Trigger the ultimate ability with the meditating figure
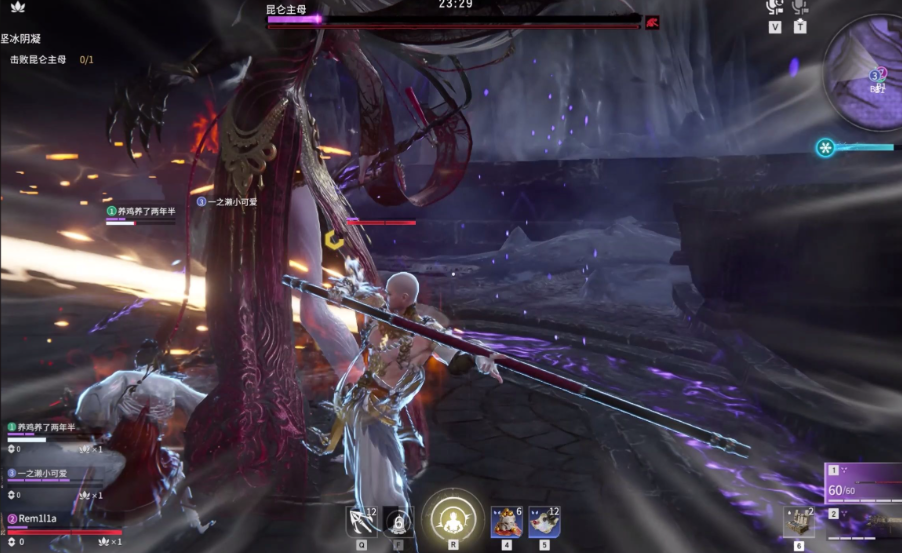This screenshot has width=902, height=553. coord(453,519)
